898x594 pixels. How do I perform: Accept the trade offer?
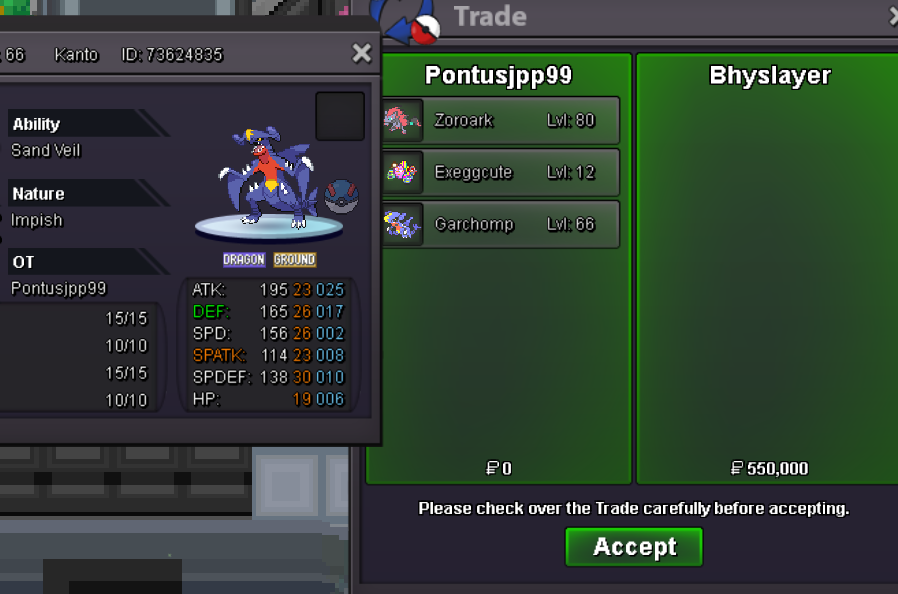click(634, 547)
